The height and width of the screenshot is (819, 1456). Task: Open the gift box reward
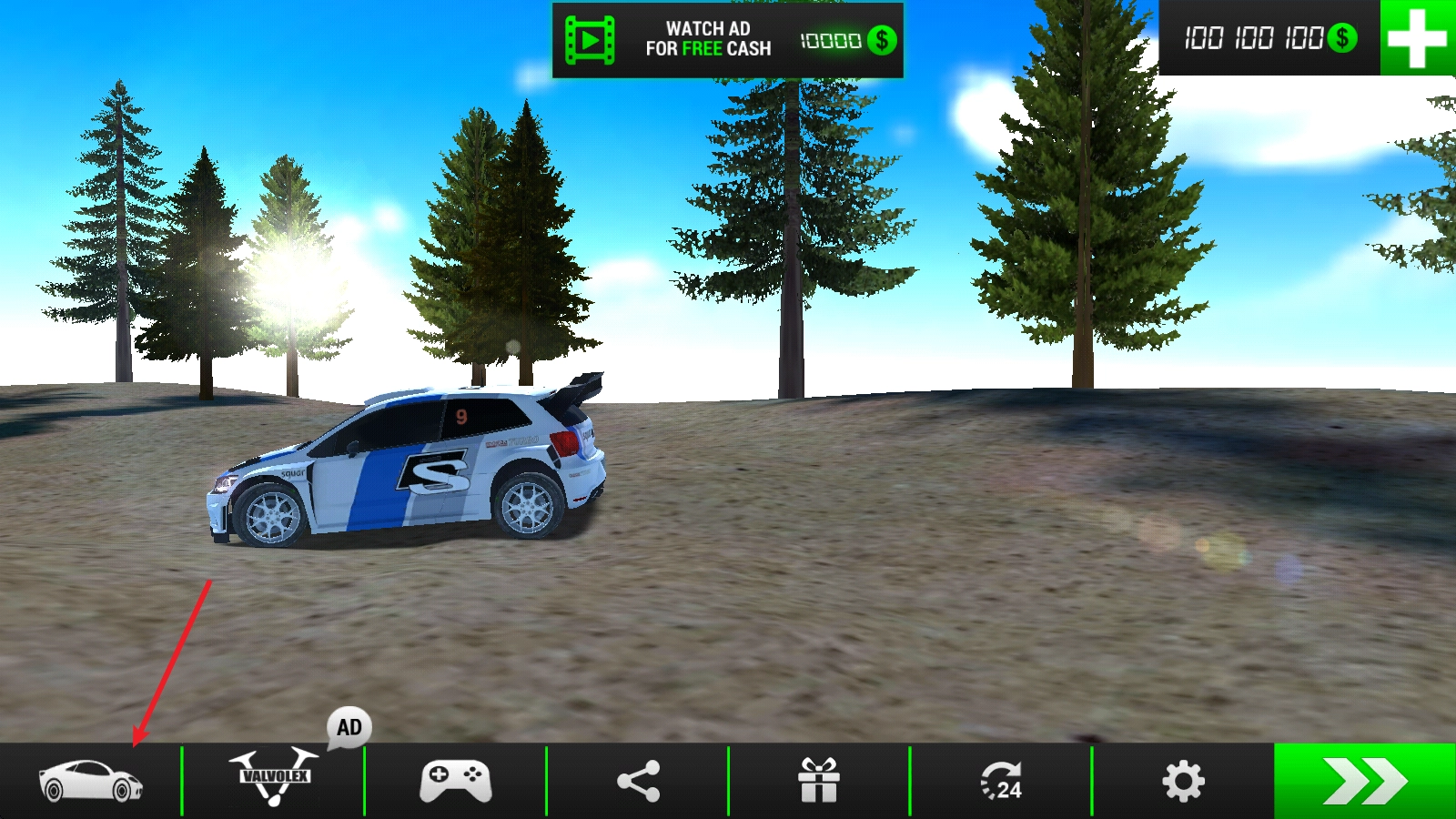coord(819,781)
